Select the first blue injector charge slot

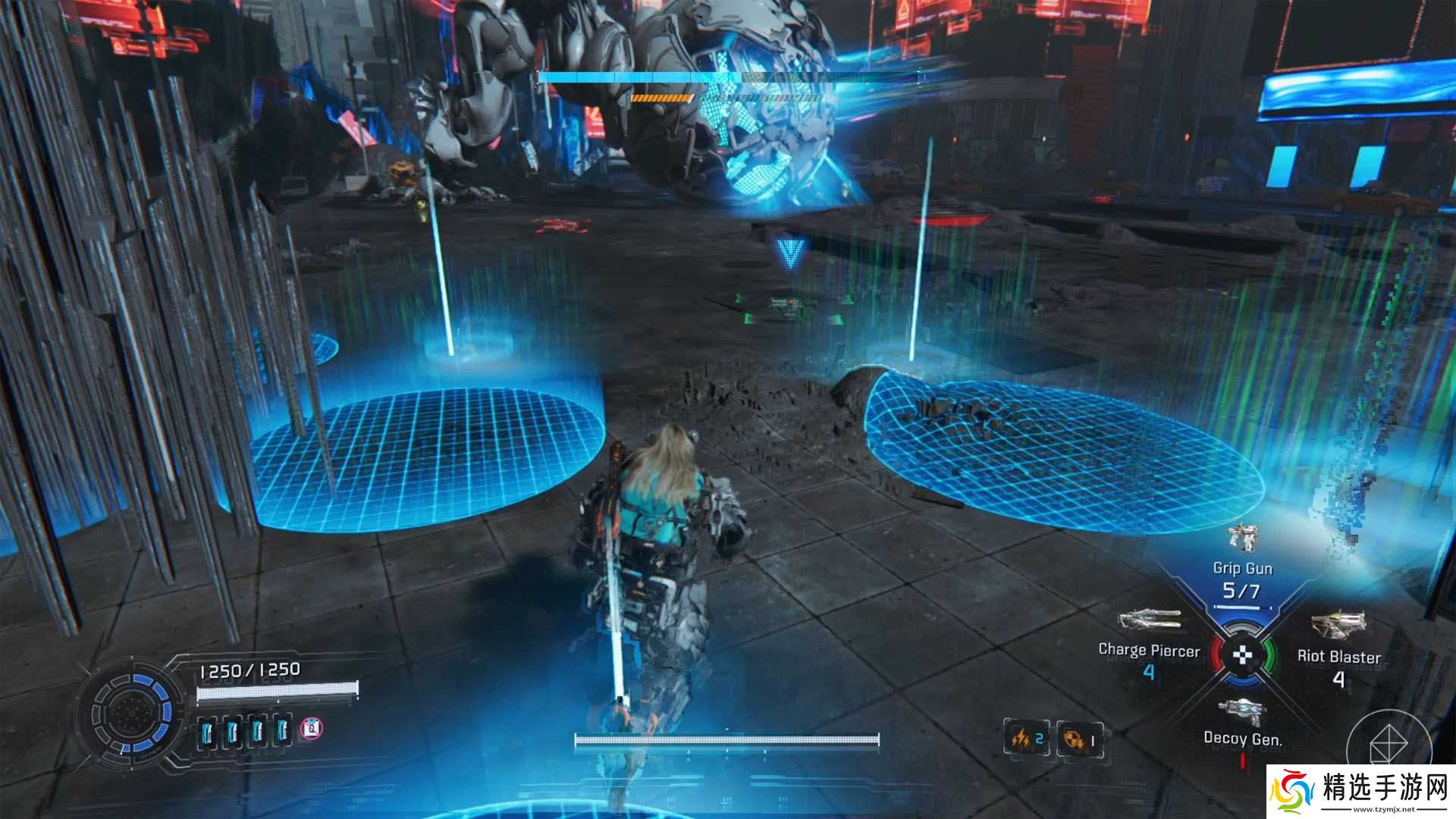point(207,732)
